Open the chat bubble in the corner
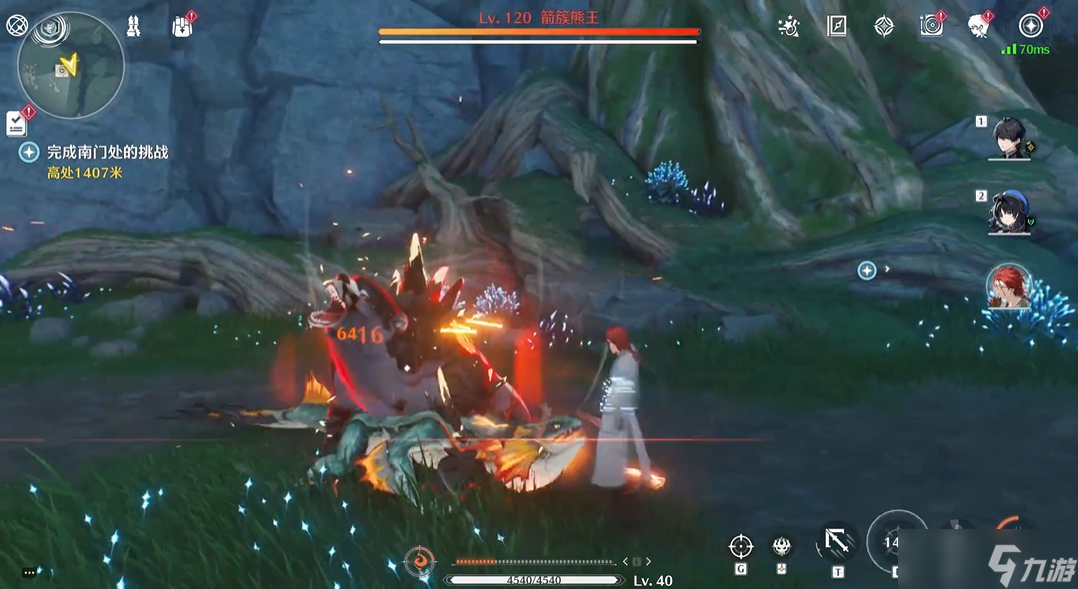 click(x=29, y=572)
